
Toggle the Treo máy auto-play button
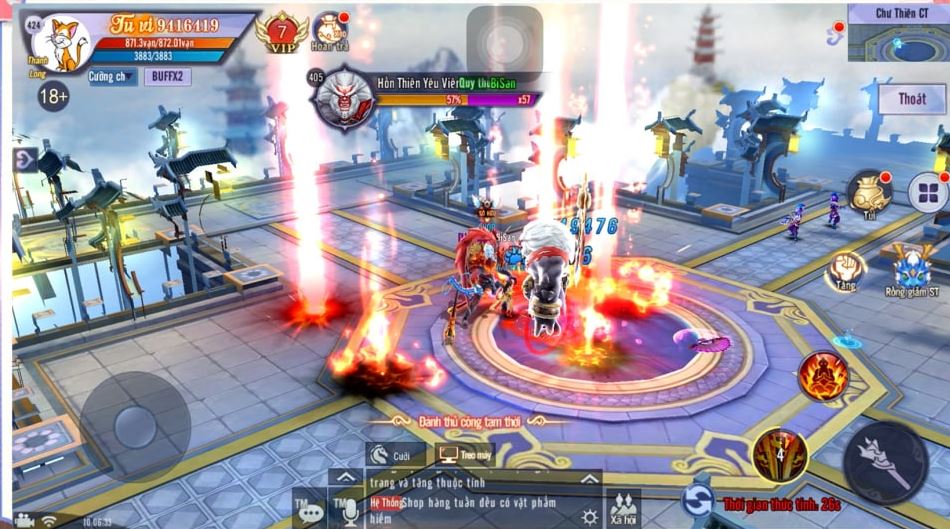pyautogui.click(x=463, y=456)
